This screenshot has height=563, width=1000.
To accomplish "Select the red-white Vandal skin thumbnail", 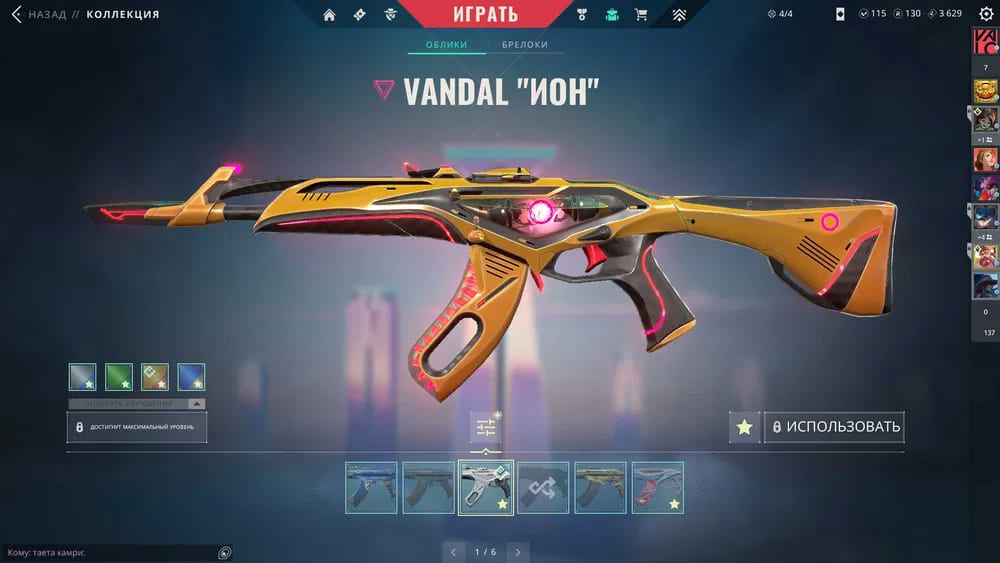I will (657, 487).
